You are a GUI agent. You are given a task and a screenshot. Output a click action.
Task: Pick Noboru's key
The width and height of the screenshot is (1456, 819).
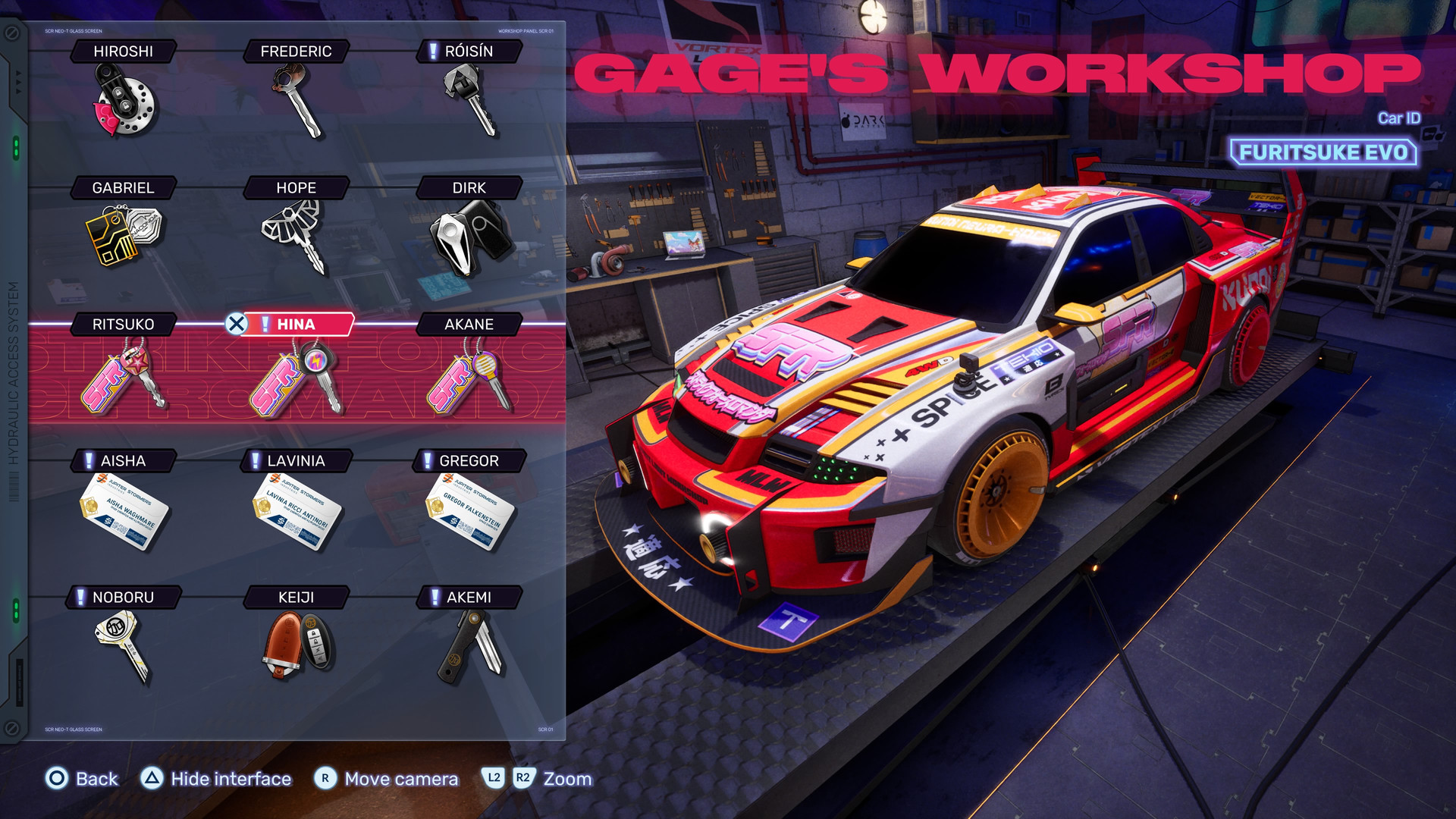124,645
